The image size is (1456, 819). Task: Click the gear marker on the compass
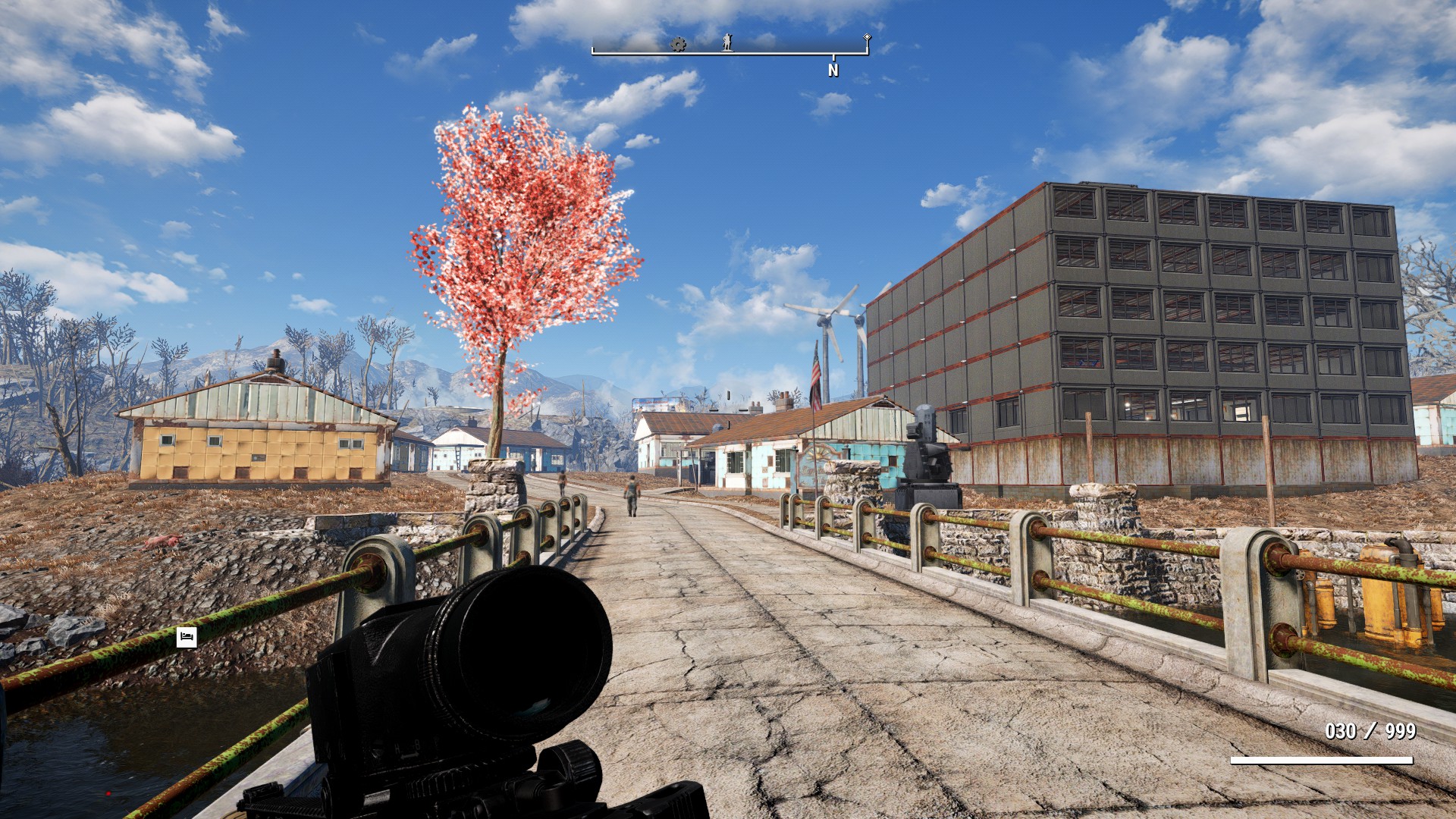(x=678, y=45)
